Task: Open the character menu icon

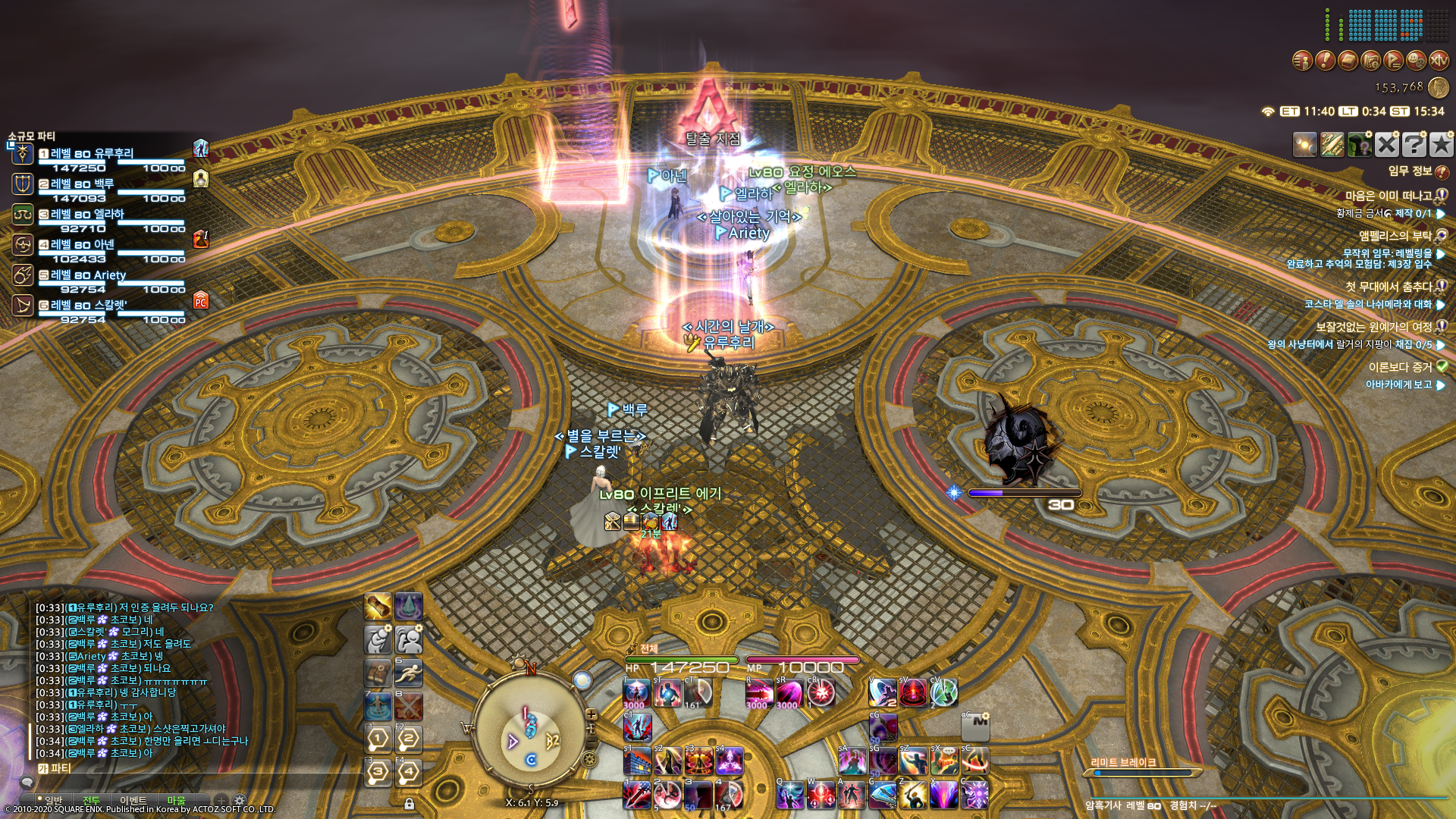Action: pos(1302,60)
